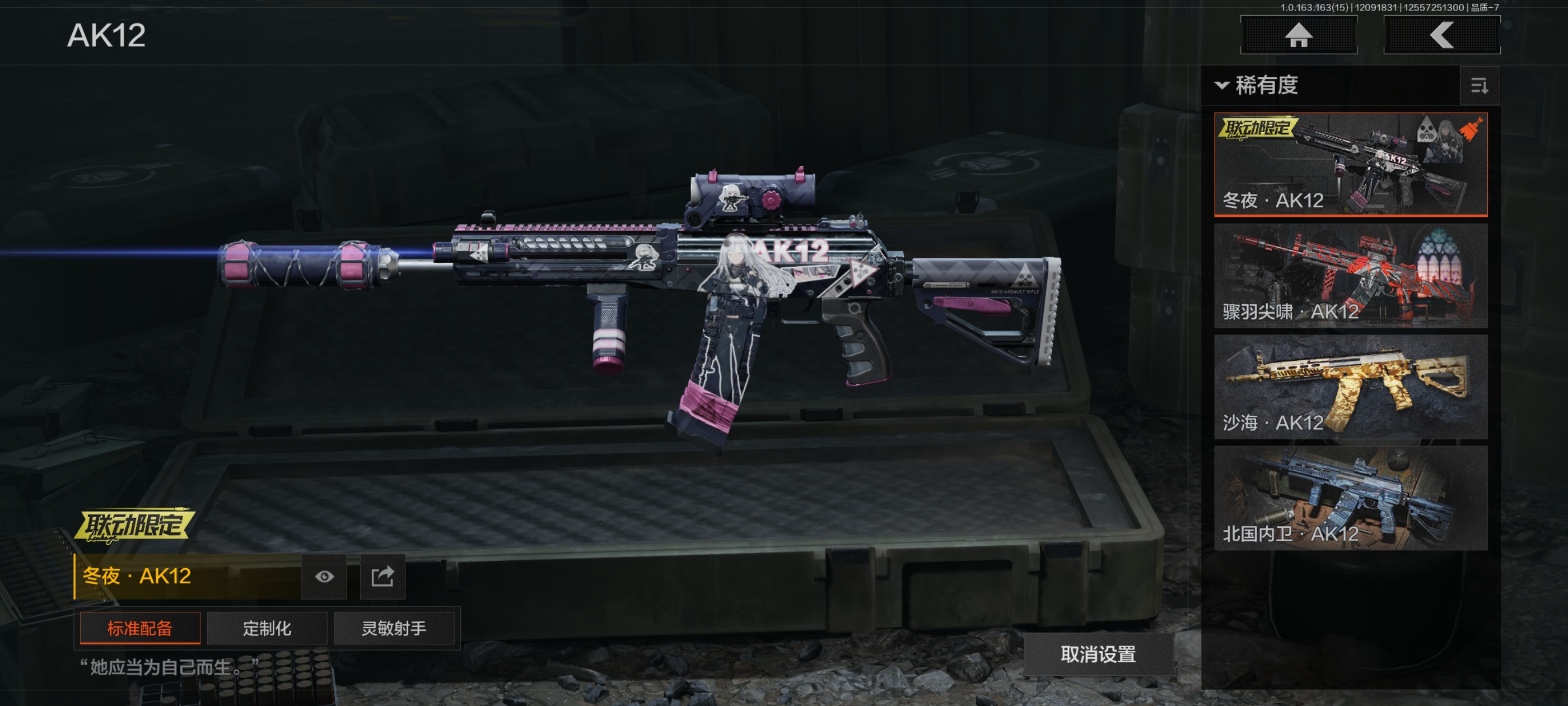Screen dimensions: 1568x706
Task: Open the 定制化 tab
Action: (267, 628)
